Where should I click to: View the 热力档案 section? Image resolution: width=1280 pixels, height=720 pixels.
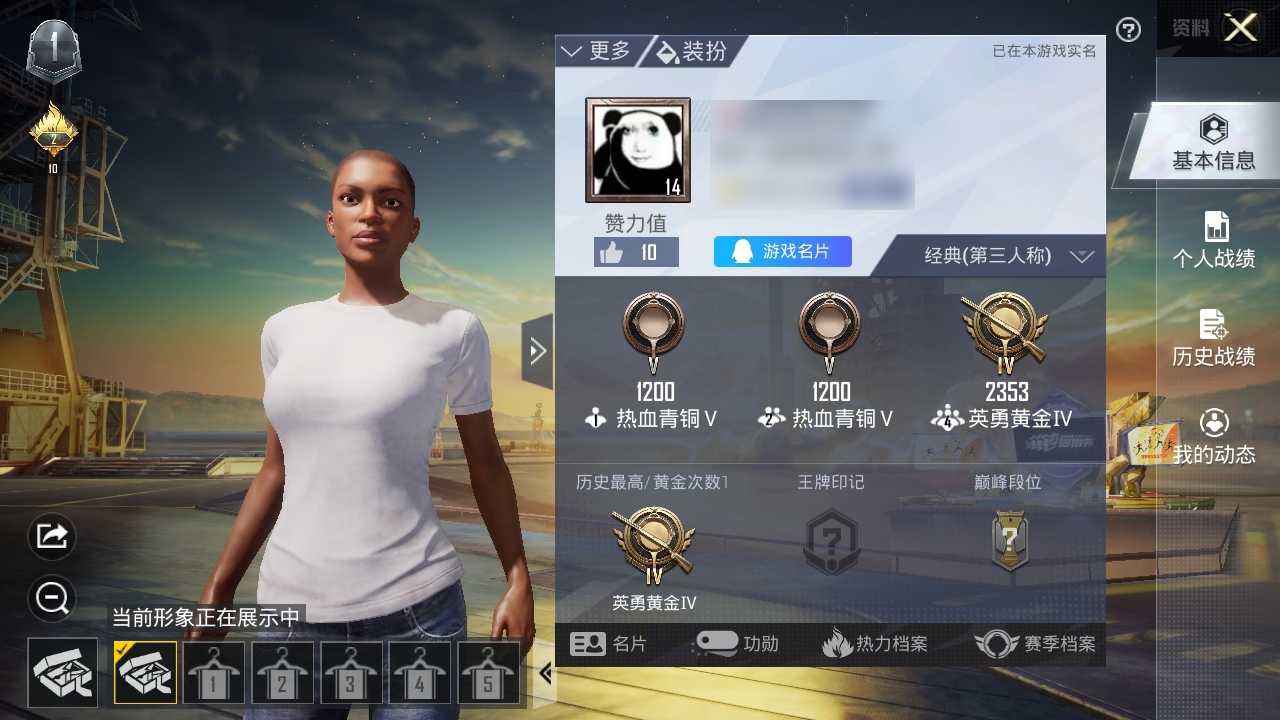875,644
